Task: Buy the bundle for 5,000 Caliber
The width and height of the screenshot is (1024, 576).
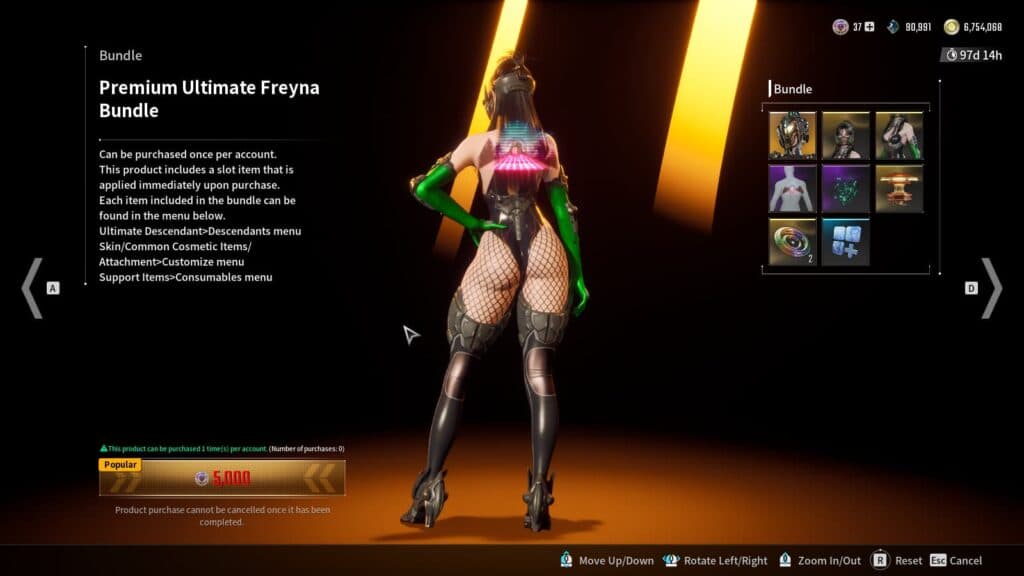Action: pyautogui.click(x=222, y=478)
